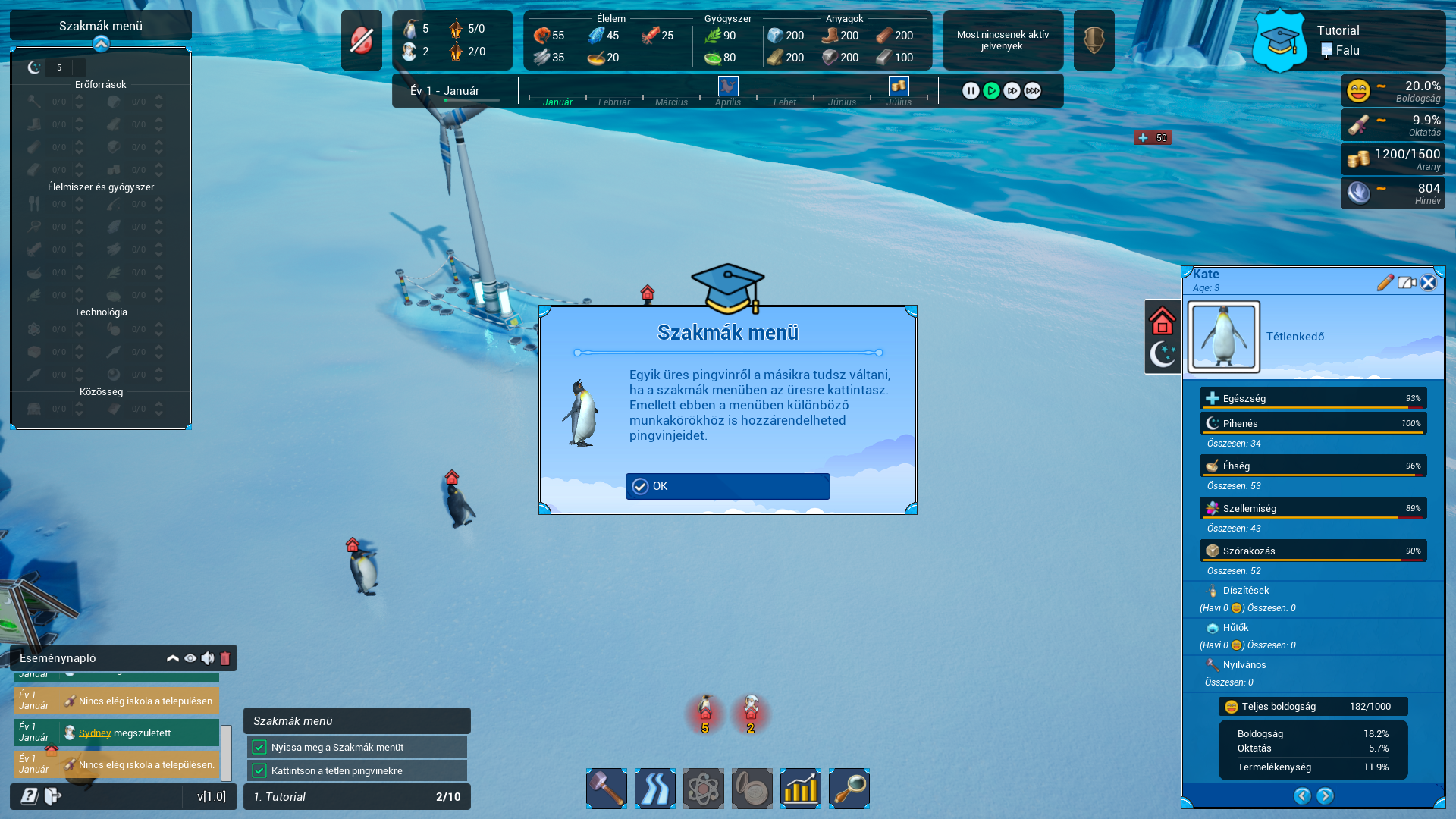Clear the event log with trash icon

pyautogui.click(x=225, y=658)
